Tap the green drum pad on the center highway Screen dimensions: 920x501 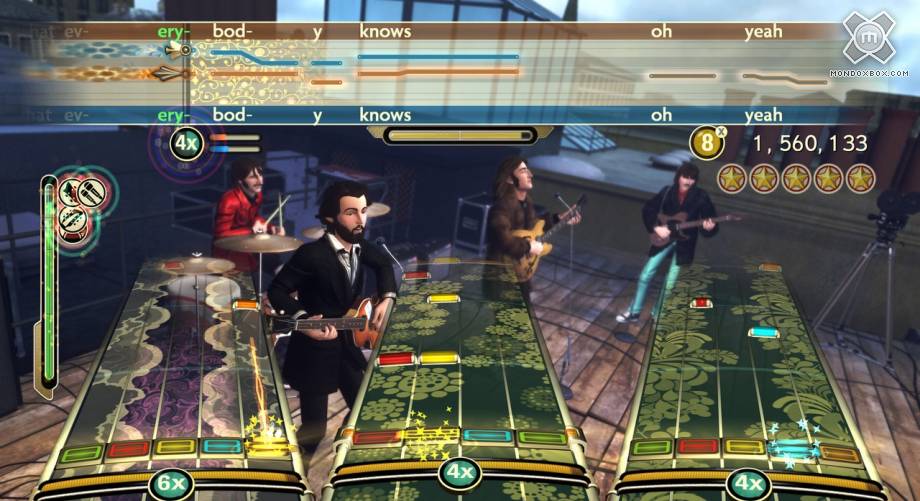coord(543,437)
